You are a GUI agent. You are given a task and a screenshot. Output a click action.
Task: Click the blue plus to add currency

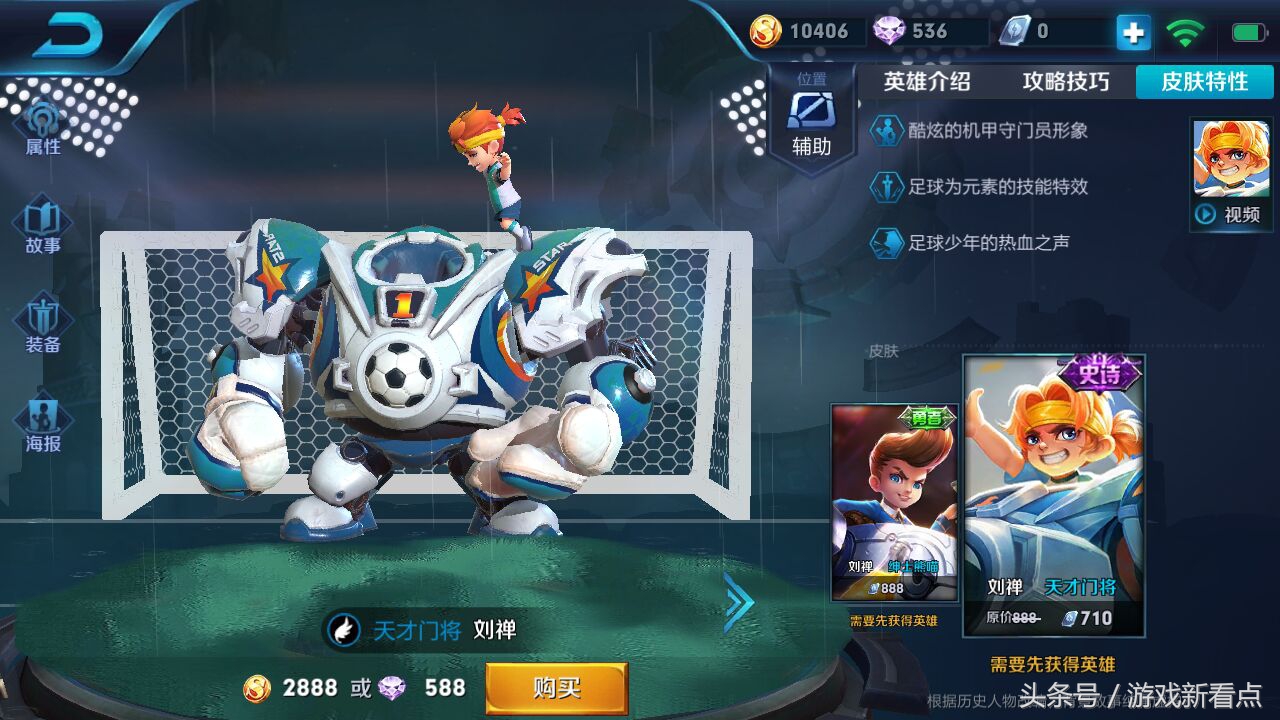pyautogui.click(x=1133, y=32)
